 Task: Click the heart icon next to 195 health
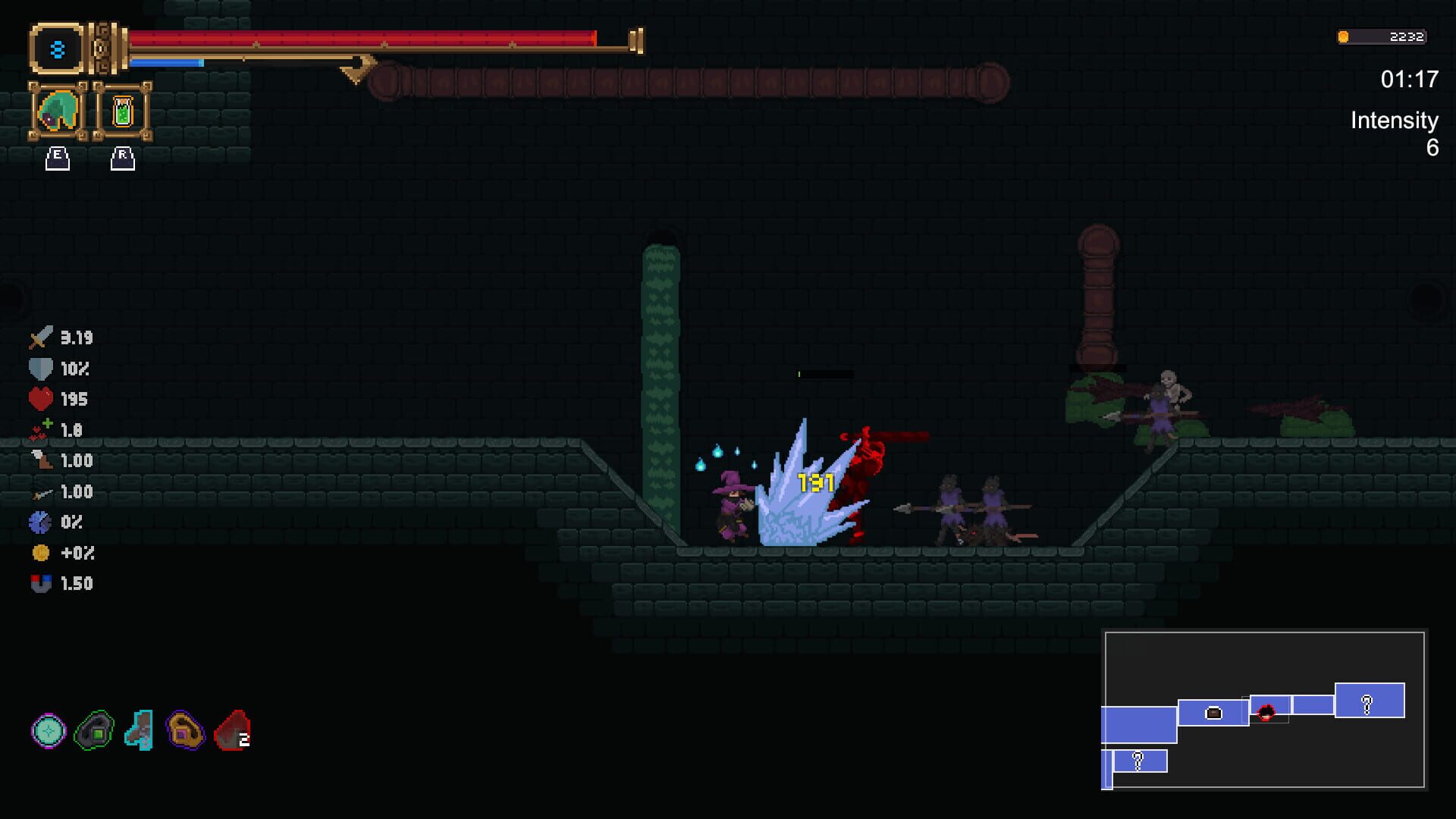[42, 400]
